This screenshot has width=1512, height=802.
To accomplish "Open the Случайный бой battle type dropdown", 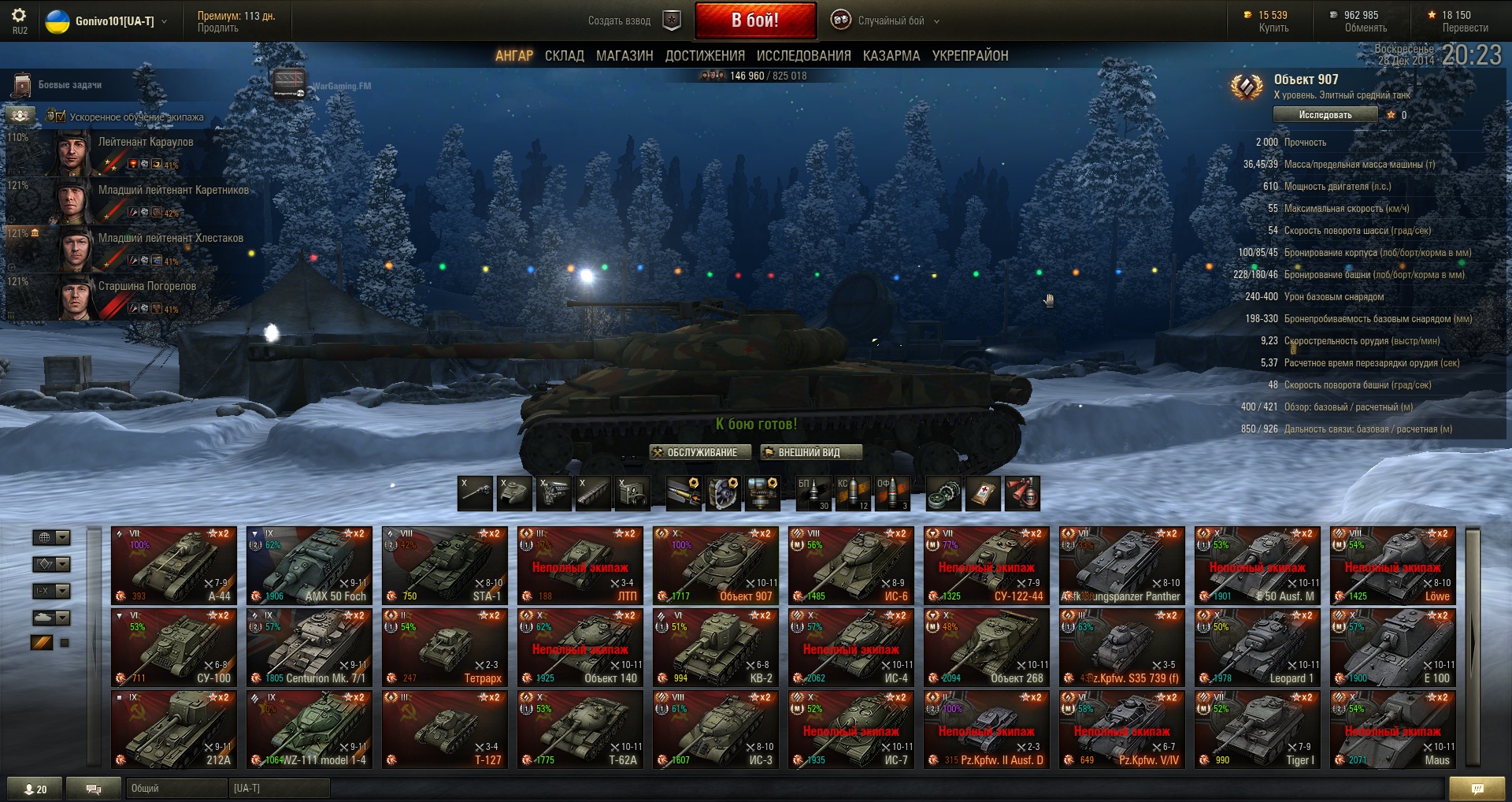I will [885, 21].
